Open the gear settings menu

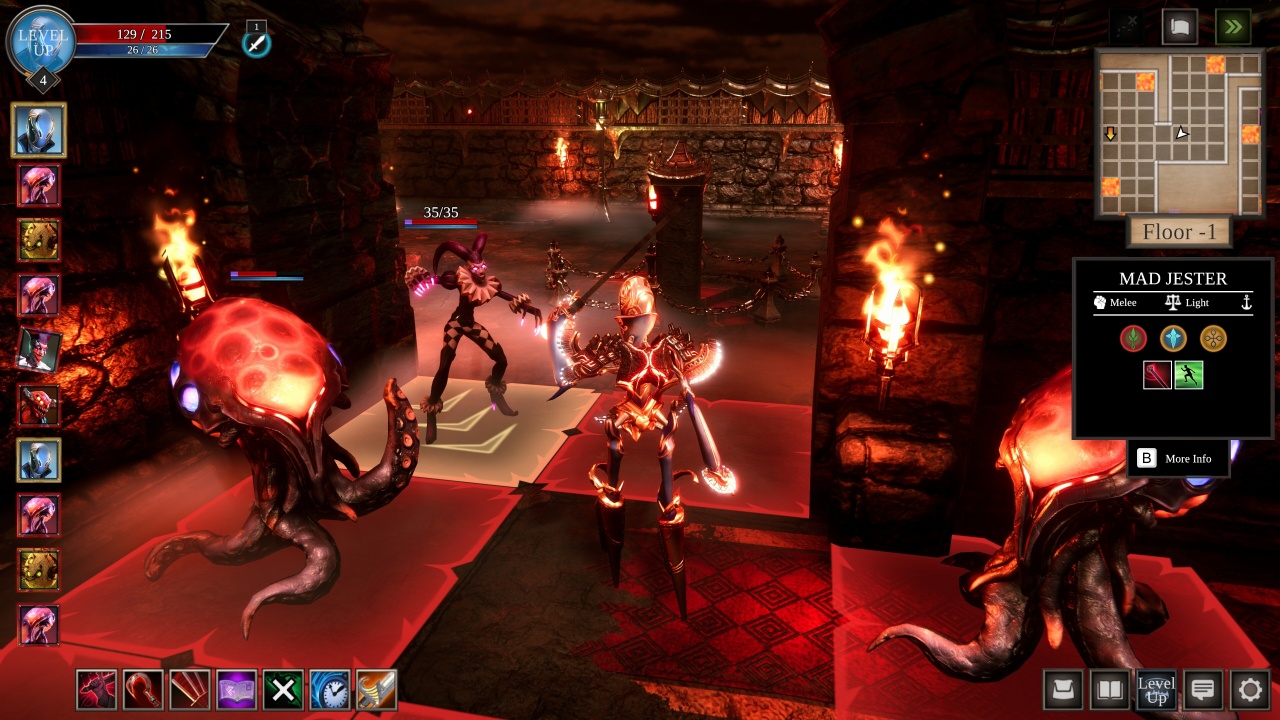(1249, 689)
